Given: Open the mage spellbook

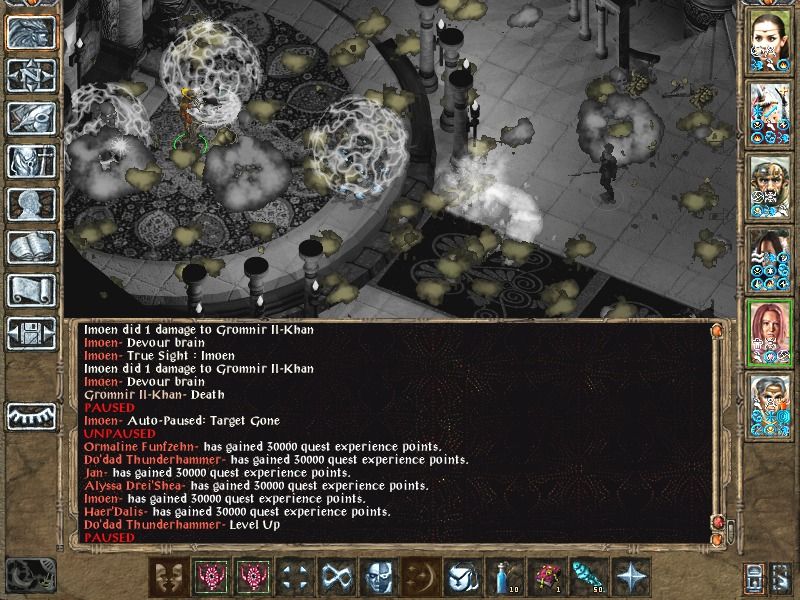Looking at the screenshot, I should coord(31,247).
